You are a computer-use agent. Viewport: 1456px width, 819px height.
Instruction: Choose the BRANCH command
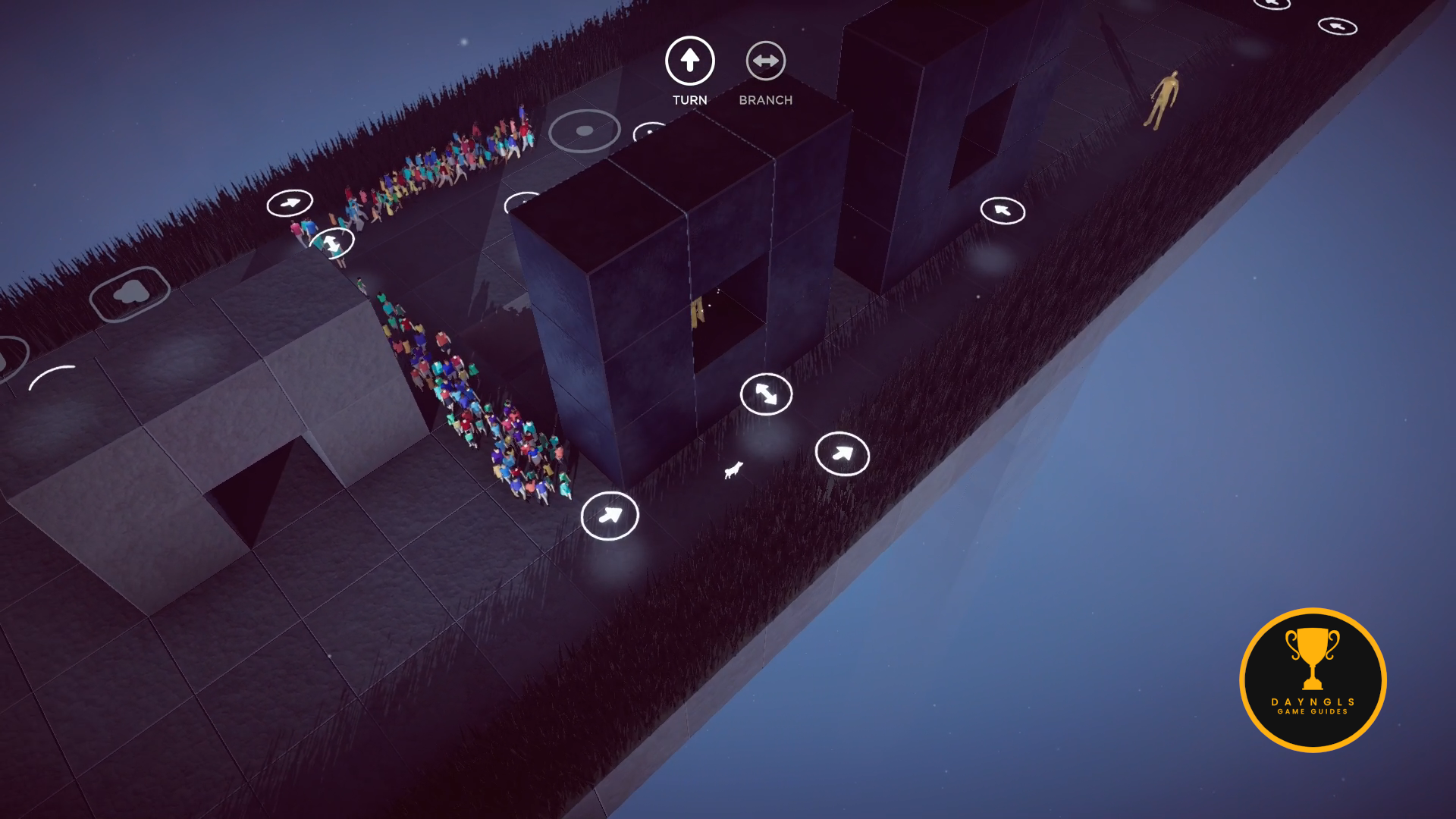point(765,61)
